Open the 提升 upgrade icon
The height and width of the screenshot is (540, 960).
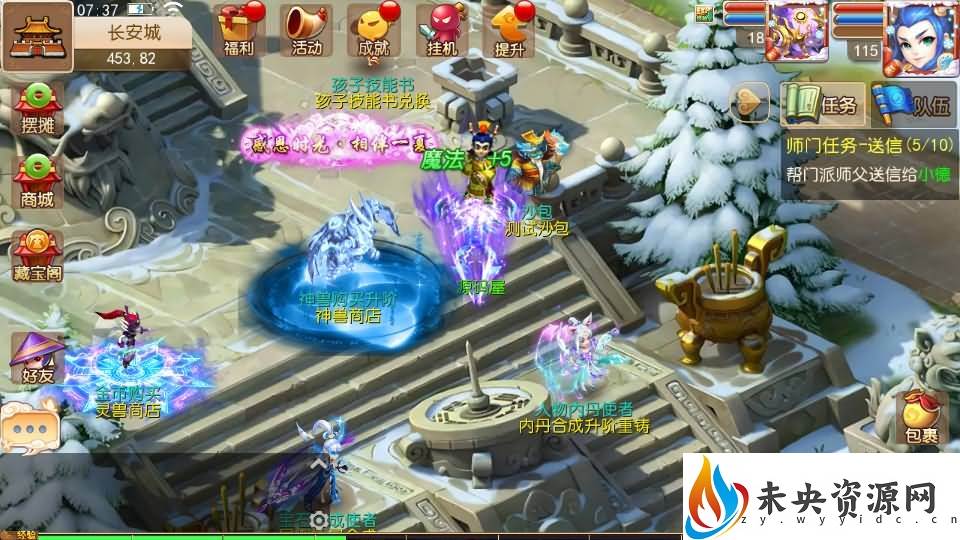point(509,29)
